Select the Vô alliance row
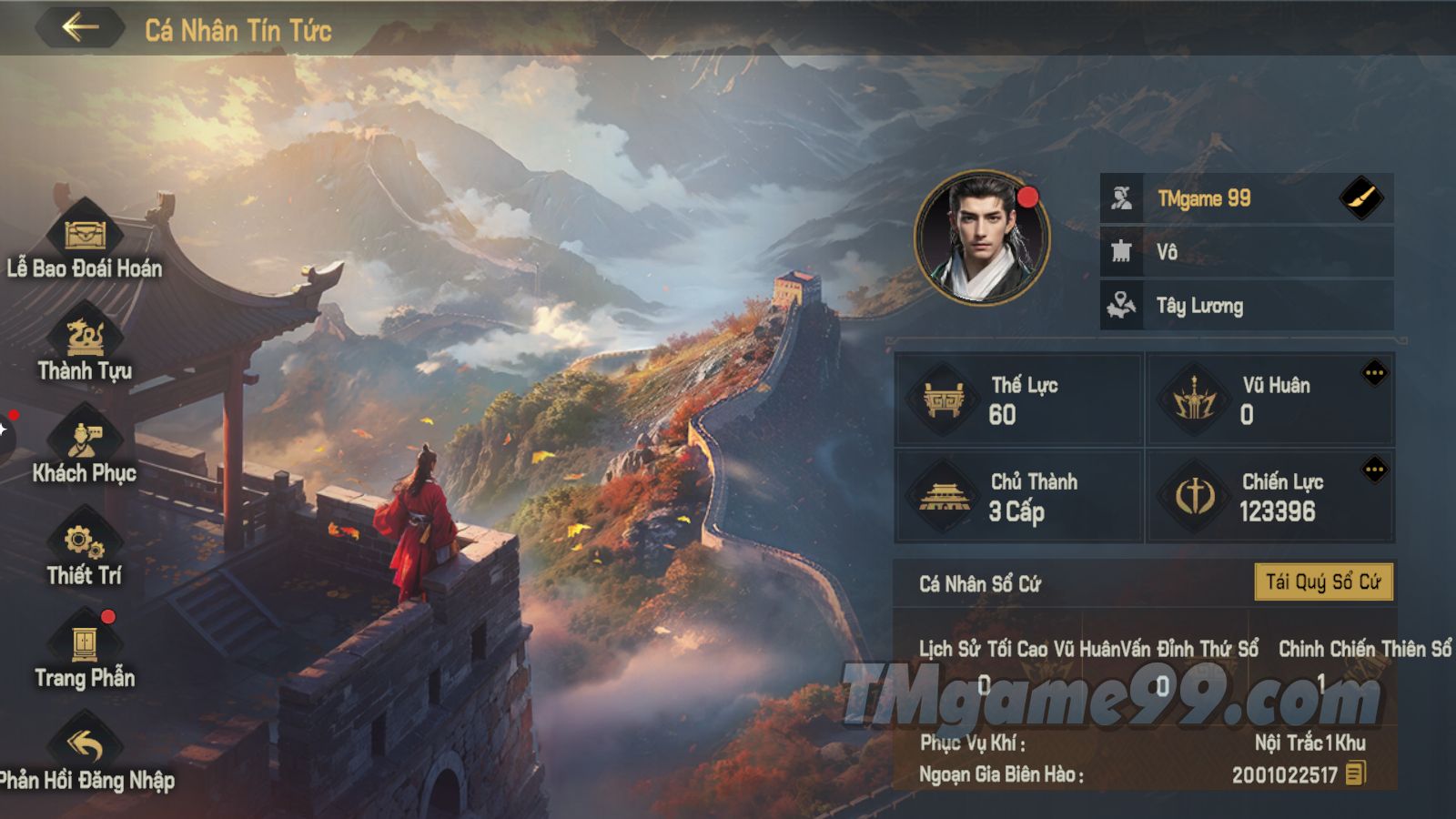The width and height of the screenshot is (1456, 819). [1247, 252]
